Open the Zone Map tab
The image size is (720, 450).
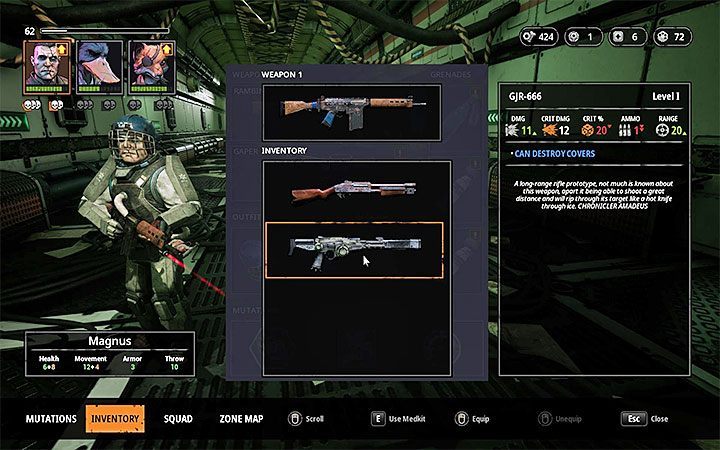pyautogui.click(x=241, y=419)
